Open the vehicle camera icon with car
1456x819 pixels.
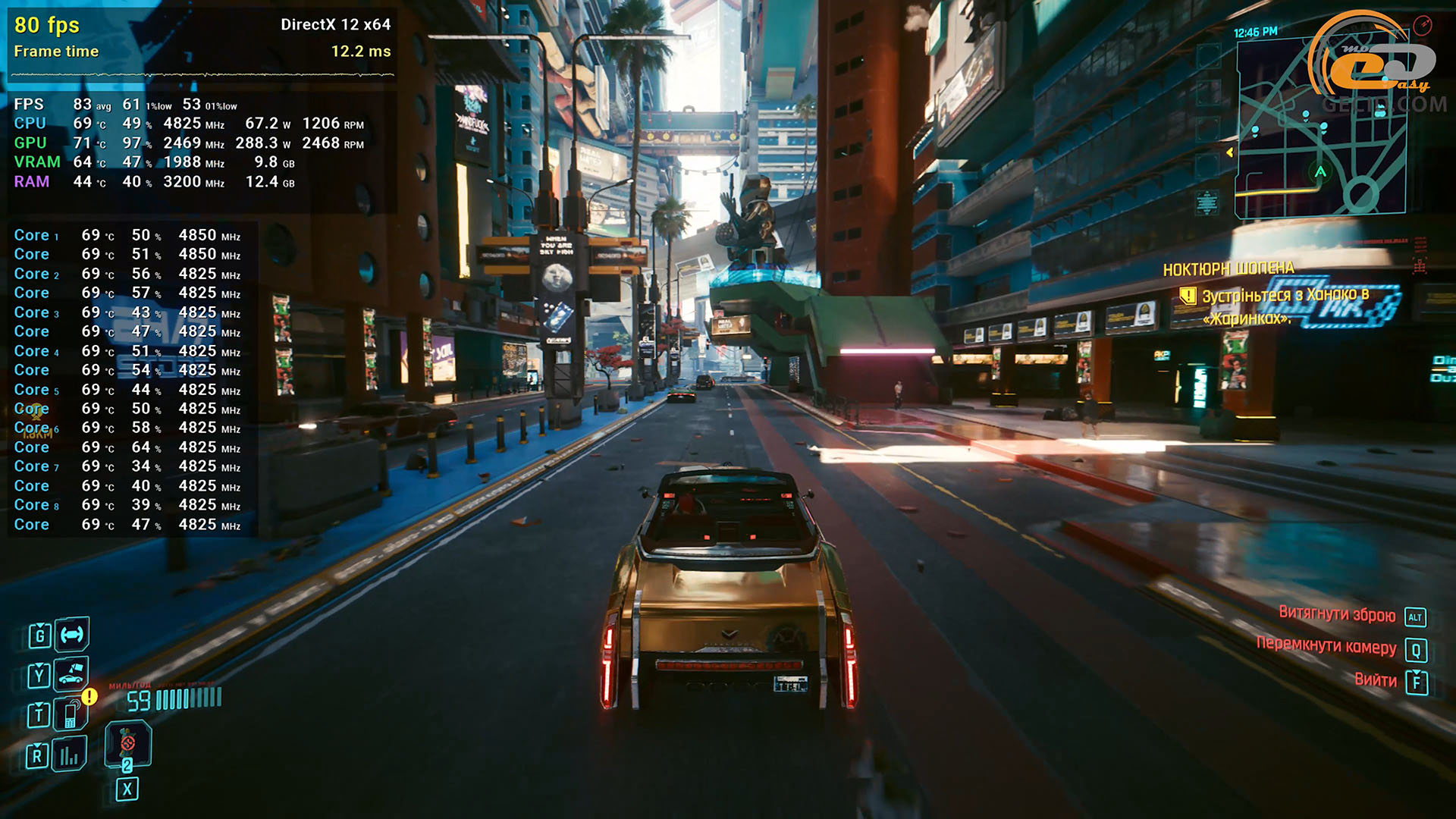coord(71,673)
